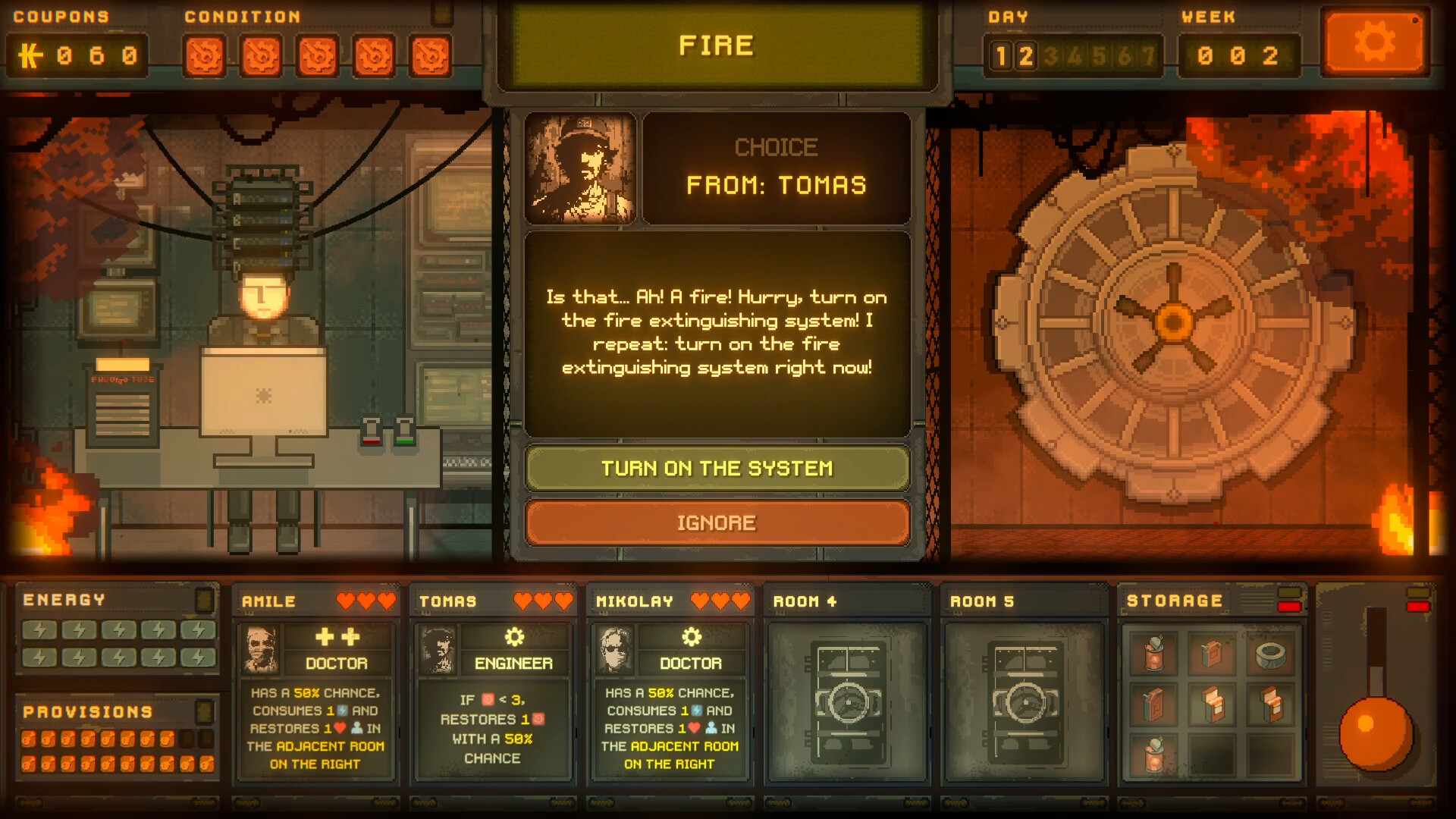Viewport: 1456px width, 819px height.
Task: Toggle the yellow indicator above the lever panel
Action: (1418, 592)
